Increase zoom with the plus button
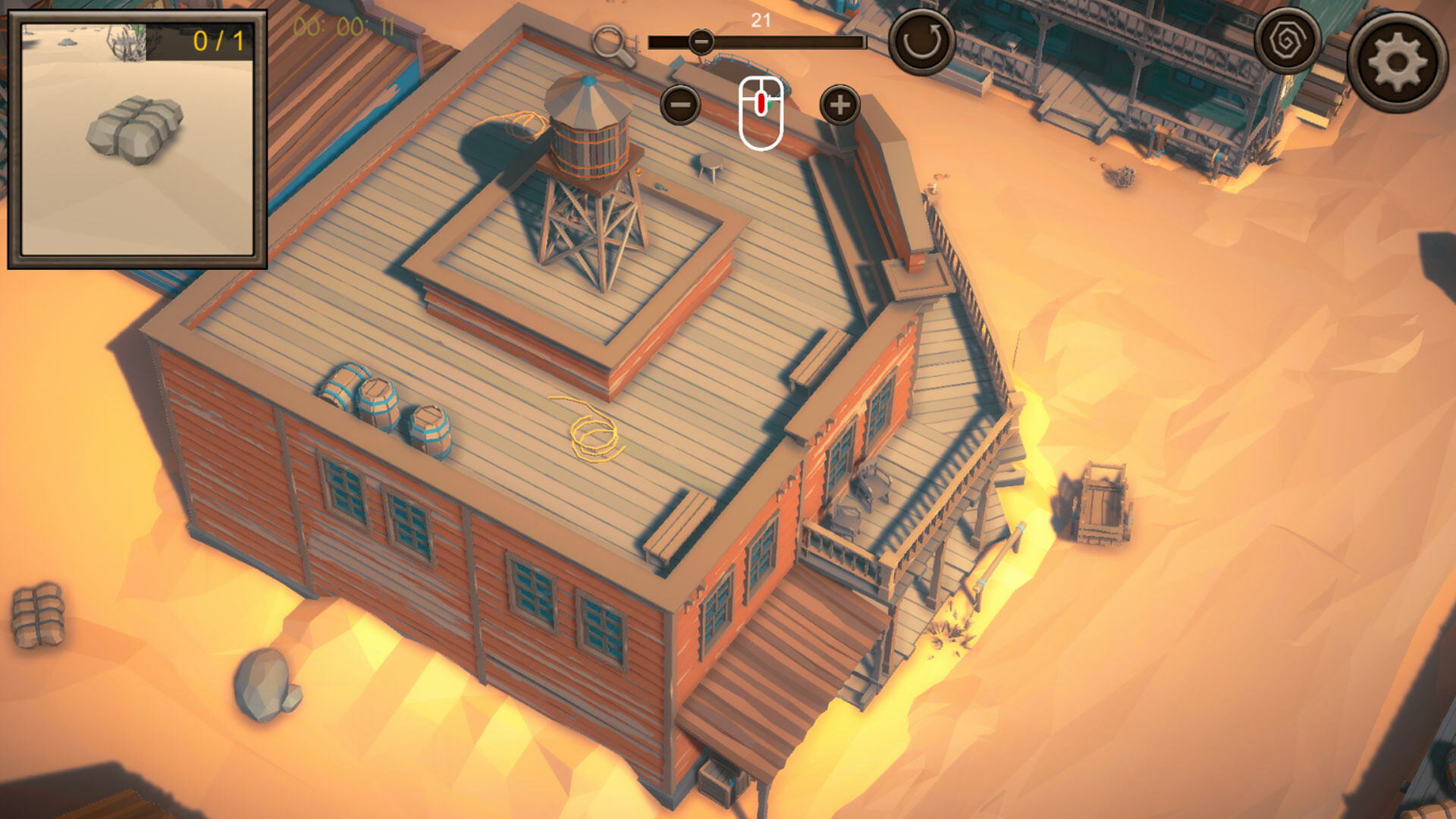 839,105
